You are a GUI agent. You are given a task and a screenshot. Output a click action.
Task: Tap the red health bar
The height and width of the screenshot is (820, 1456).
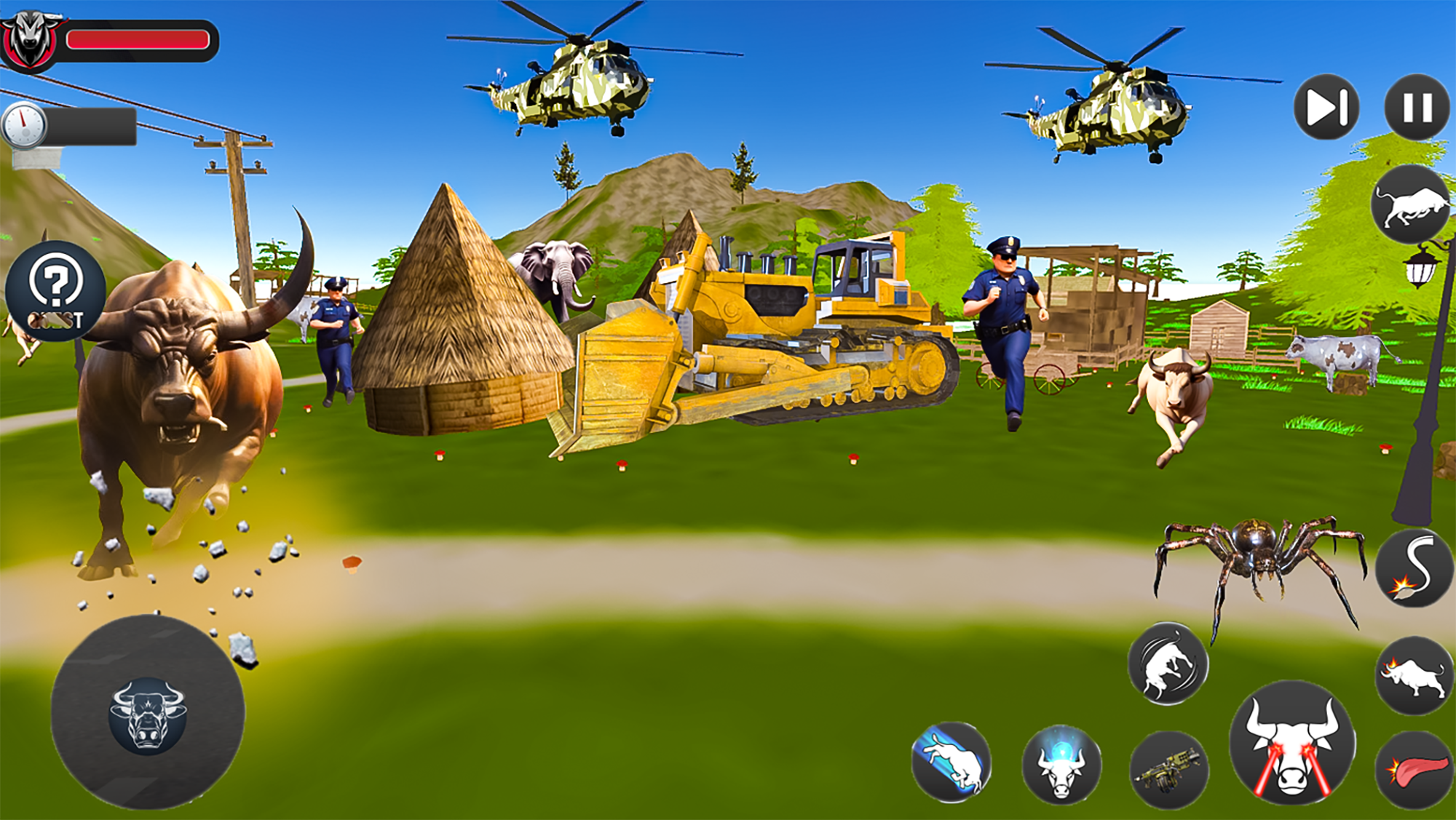tap(138, 40)
